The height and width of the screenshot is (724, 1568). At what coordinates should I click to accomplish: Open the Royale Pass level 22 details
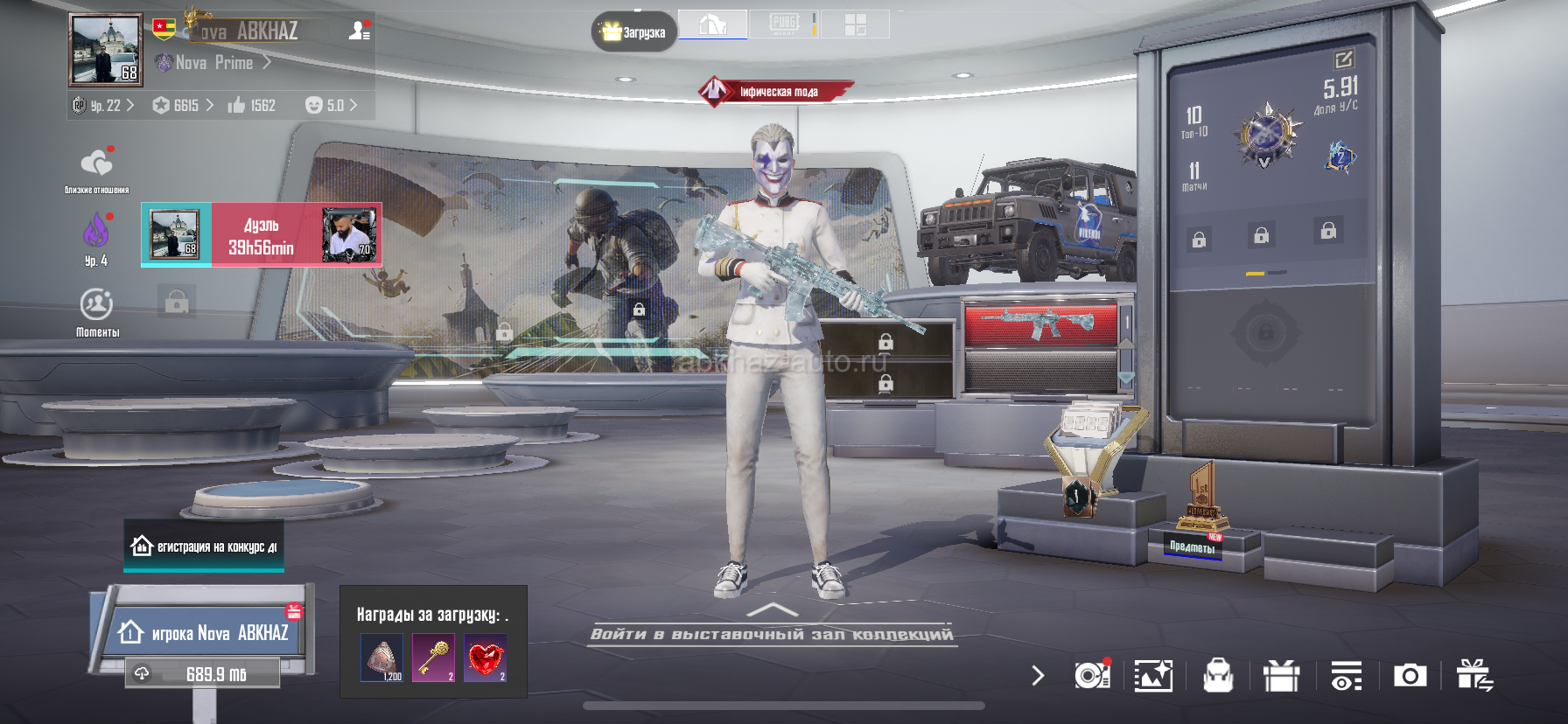tap(104, 106)
